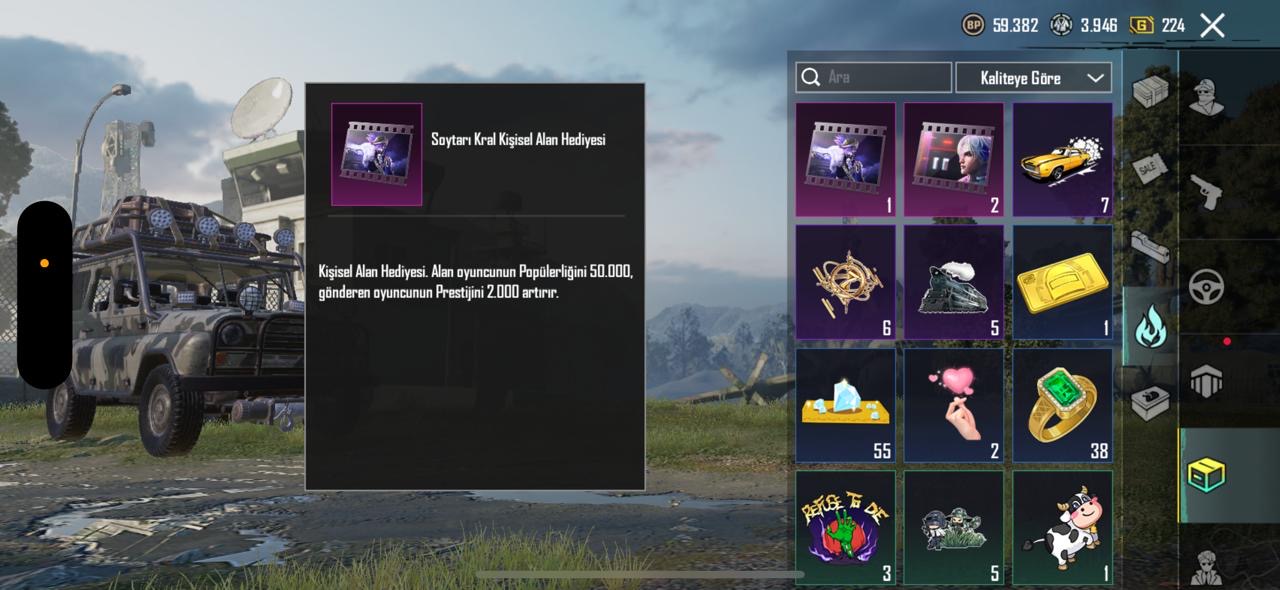This screenshot has width=1280, height=590.
Task: Select the finger heart gift item
Action: pos(954,405)
